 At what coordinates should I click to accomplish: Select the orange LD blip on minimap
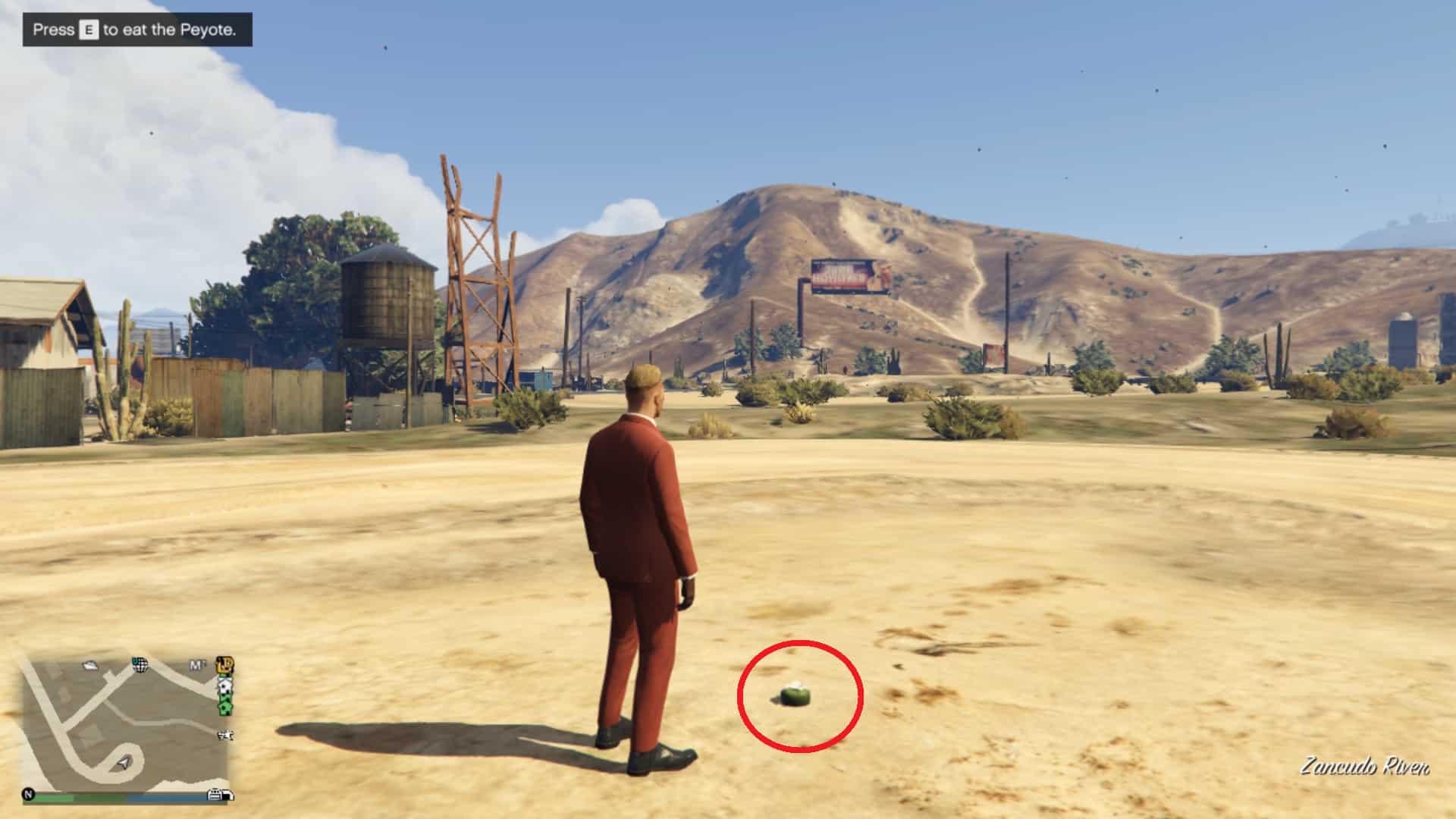(x=224, y=666)
